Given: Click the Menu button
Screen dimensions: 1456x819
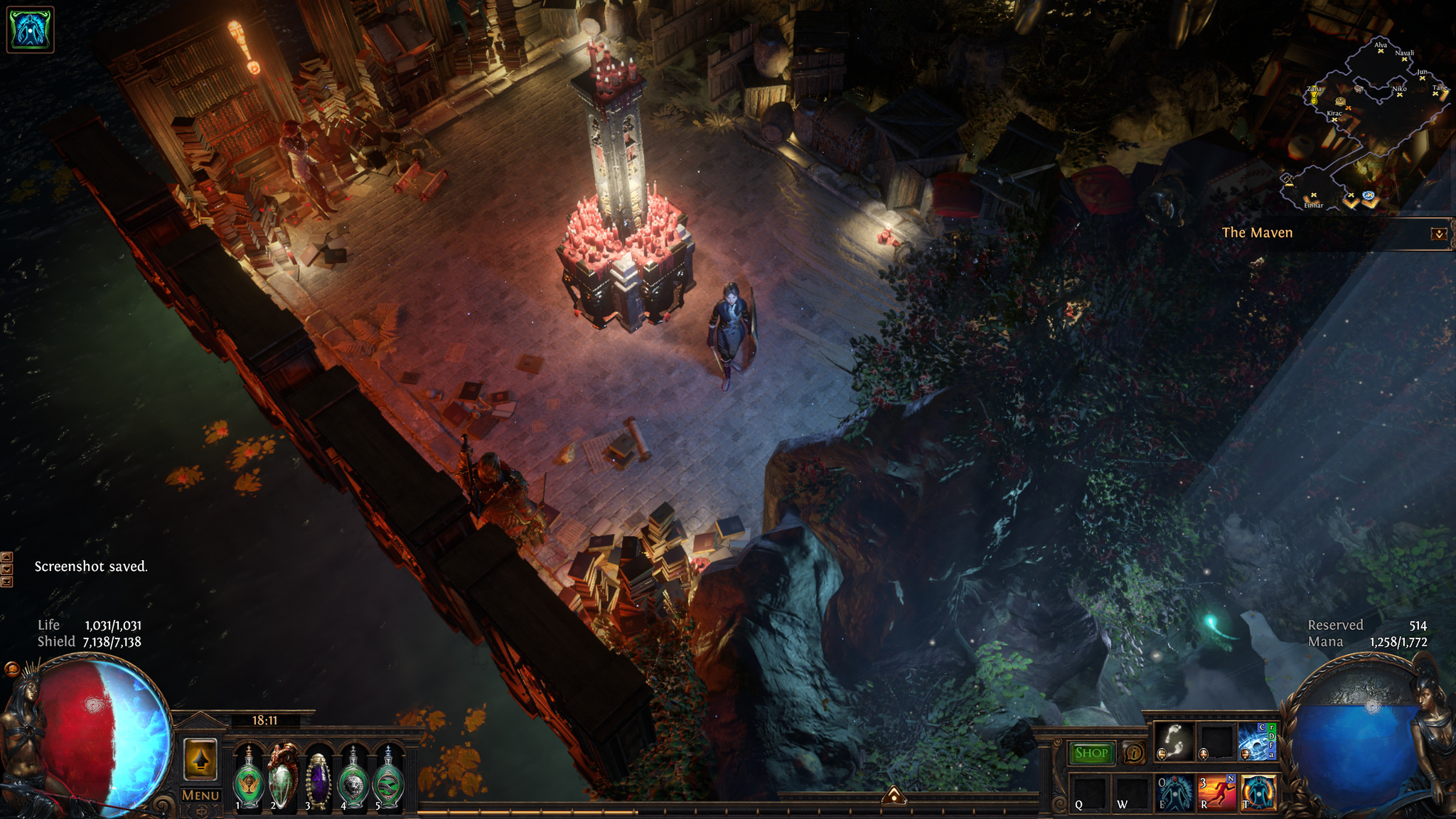Looking at the screenshot, I should 200,796.
